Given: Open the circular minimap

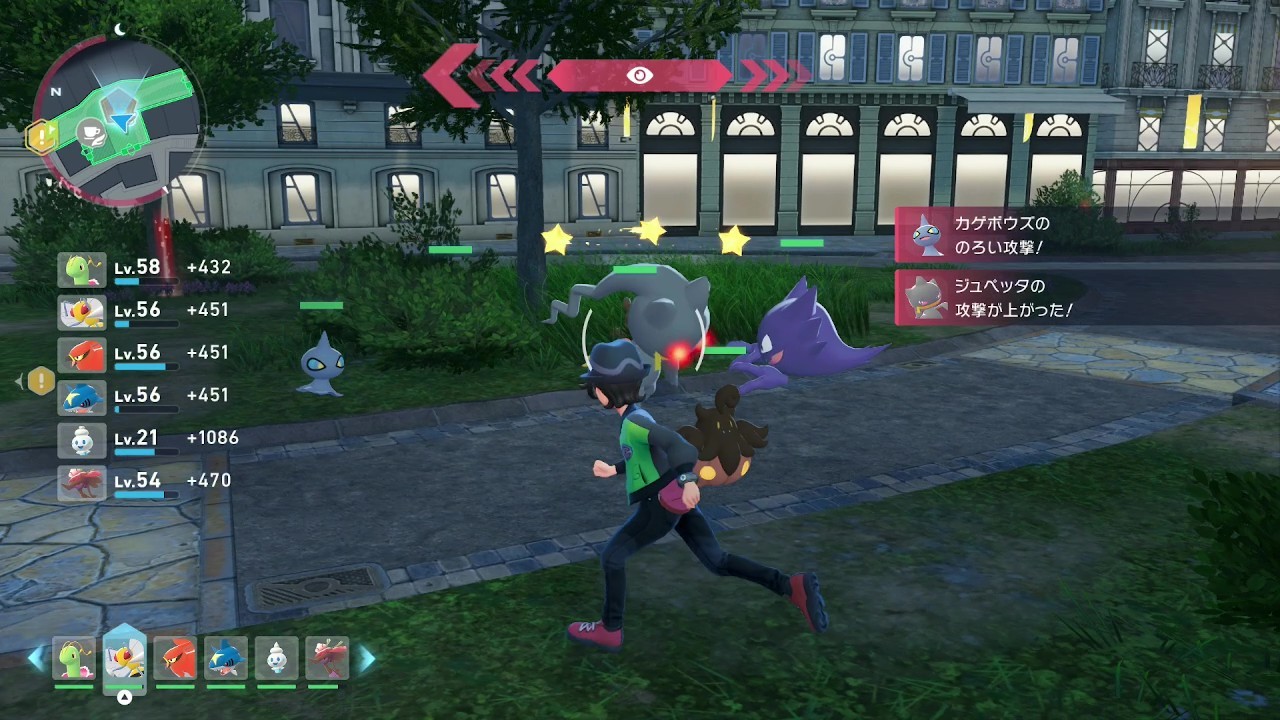Looking at the screenshot, I should [118, 120].
